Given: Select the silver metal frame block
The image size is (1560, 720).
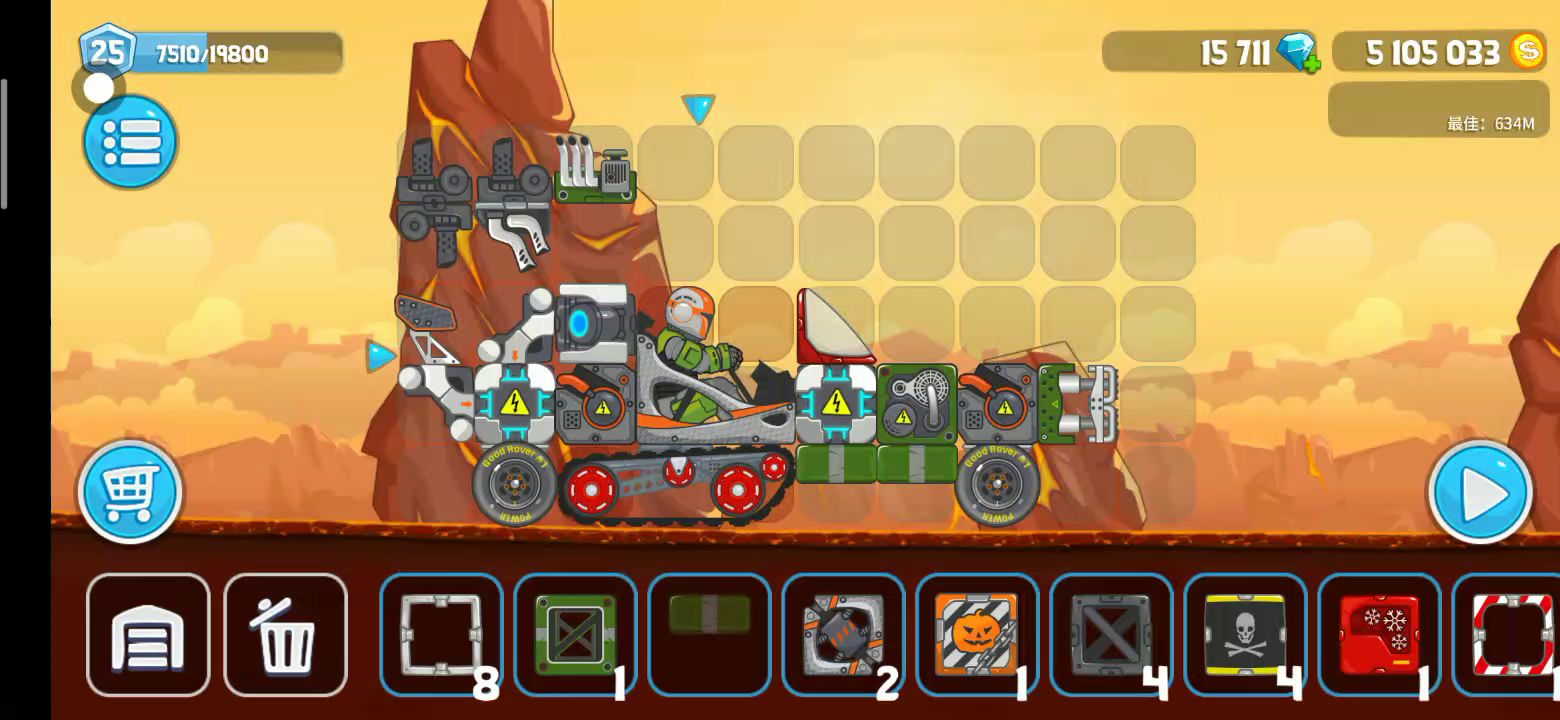Looking at the screenshot, I should [x=441, y=634].
